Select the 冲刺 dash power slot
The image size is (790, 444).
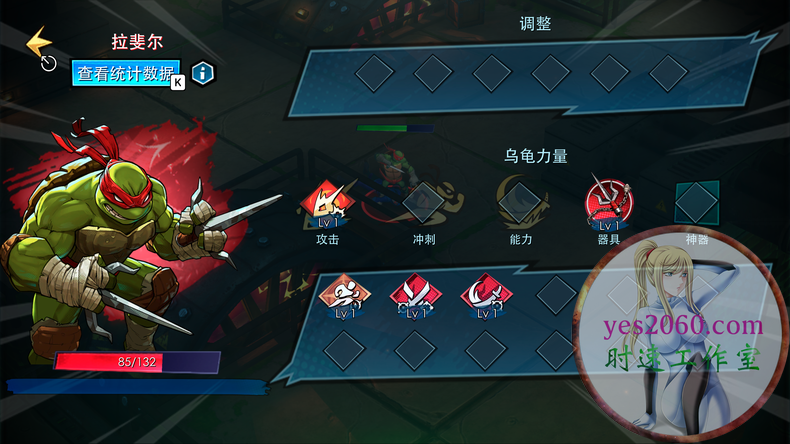click(x=422, y=203)
